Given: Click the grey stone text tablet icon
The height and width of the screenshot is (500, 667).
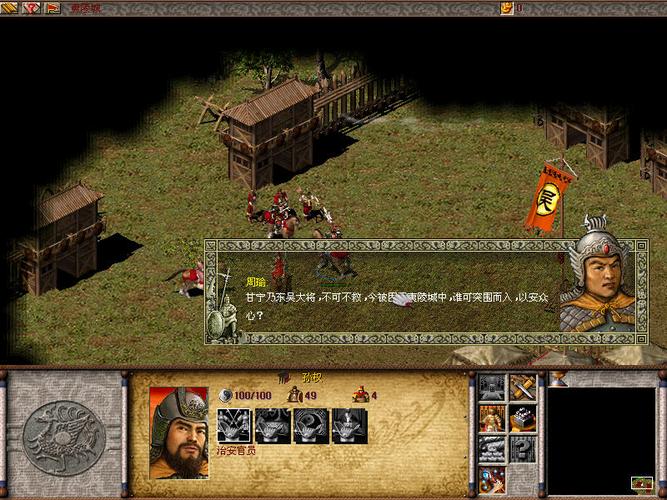Looking at the screenshot, I should click(x=491, y=449).
